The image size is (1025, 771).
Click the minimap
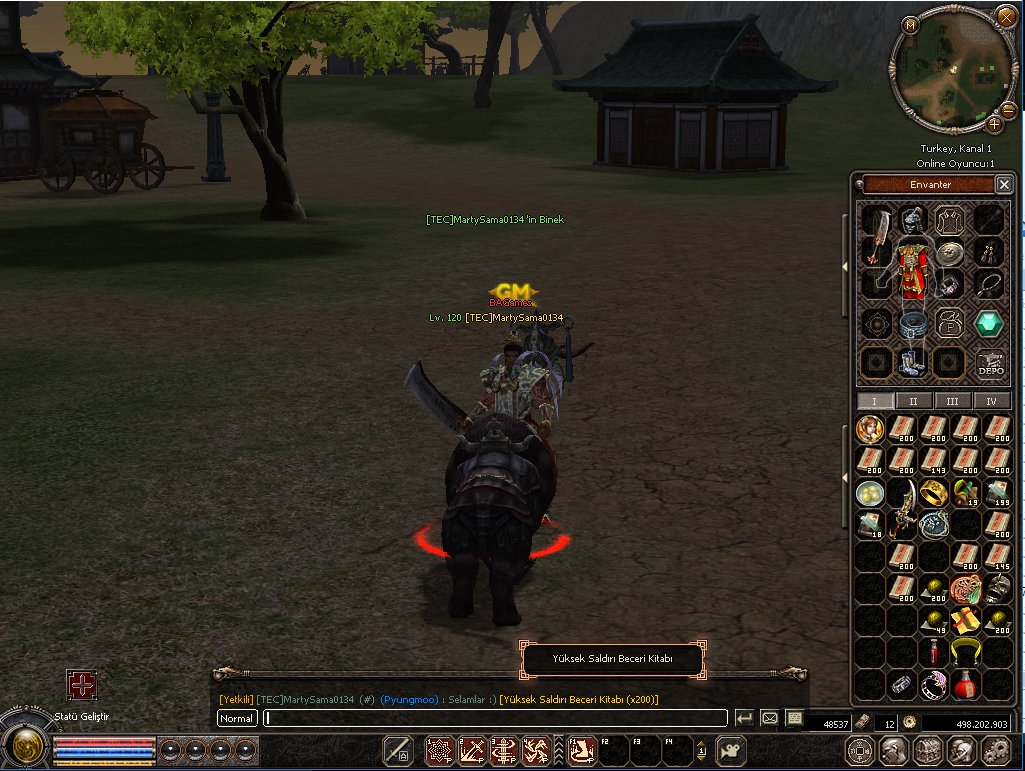[953, 68]
